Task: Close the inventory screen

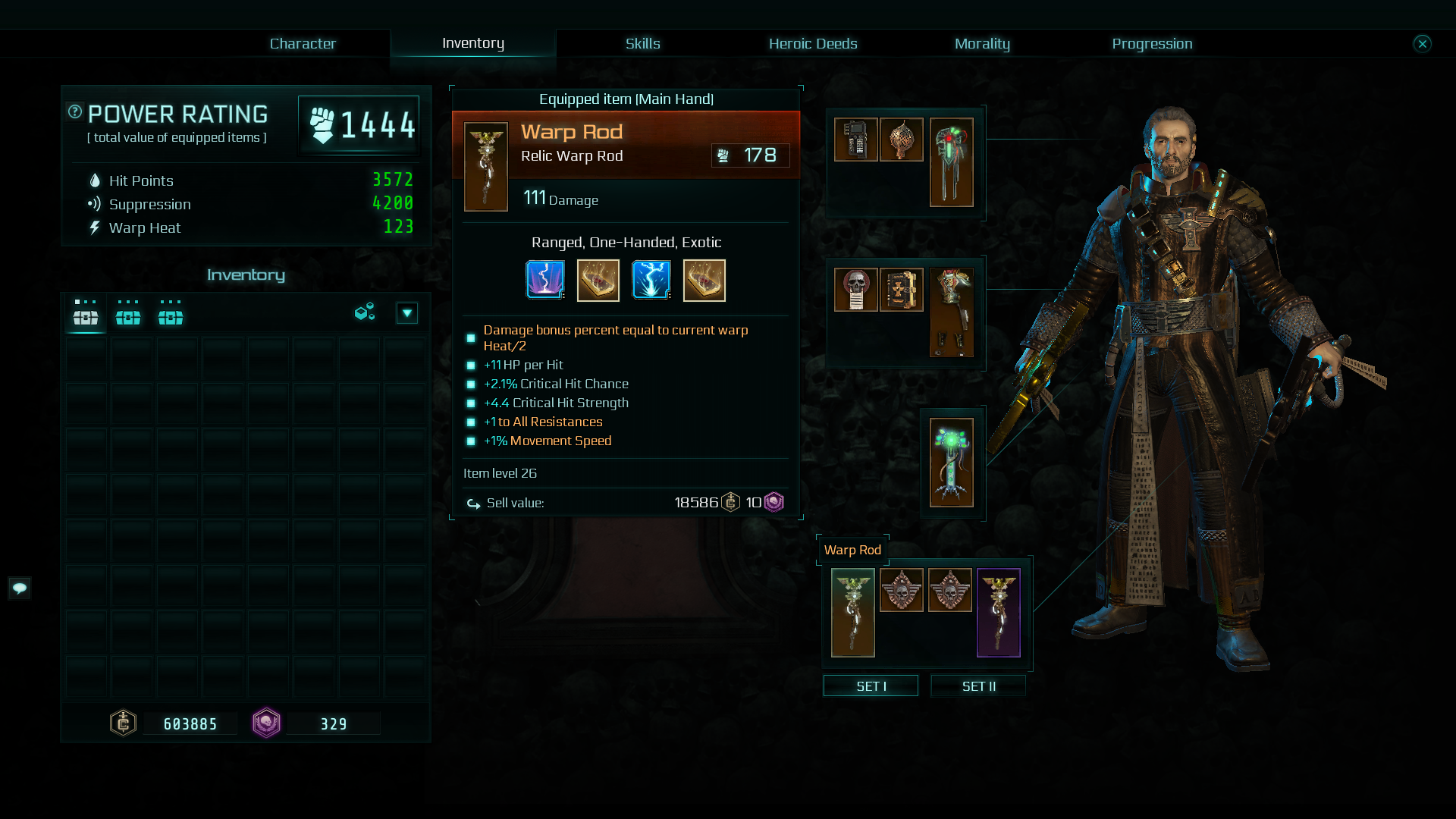Action: 1422,43
